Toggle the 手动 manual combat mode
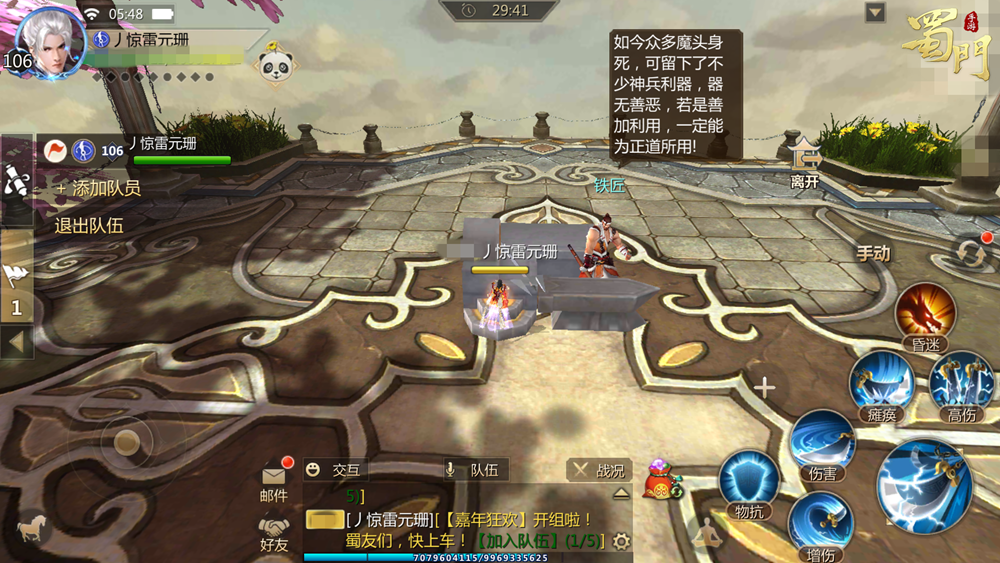 pos(873,253)
